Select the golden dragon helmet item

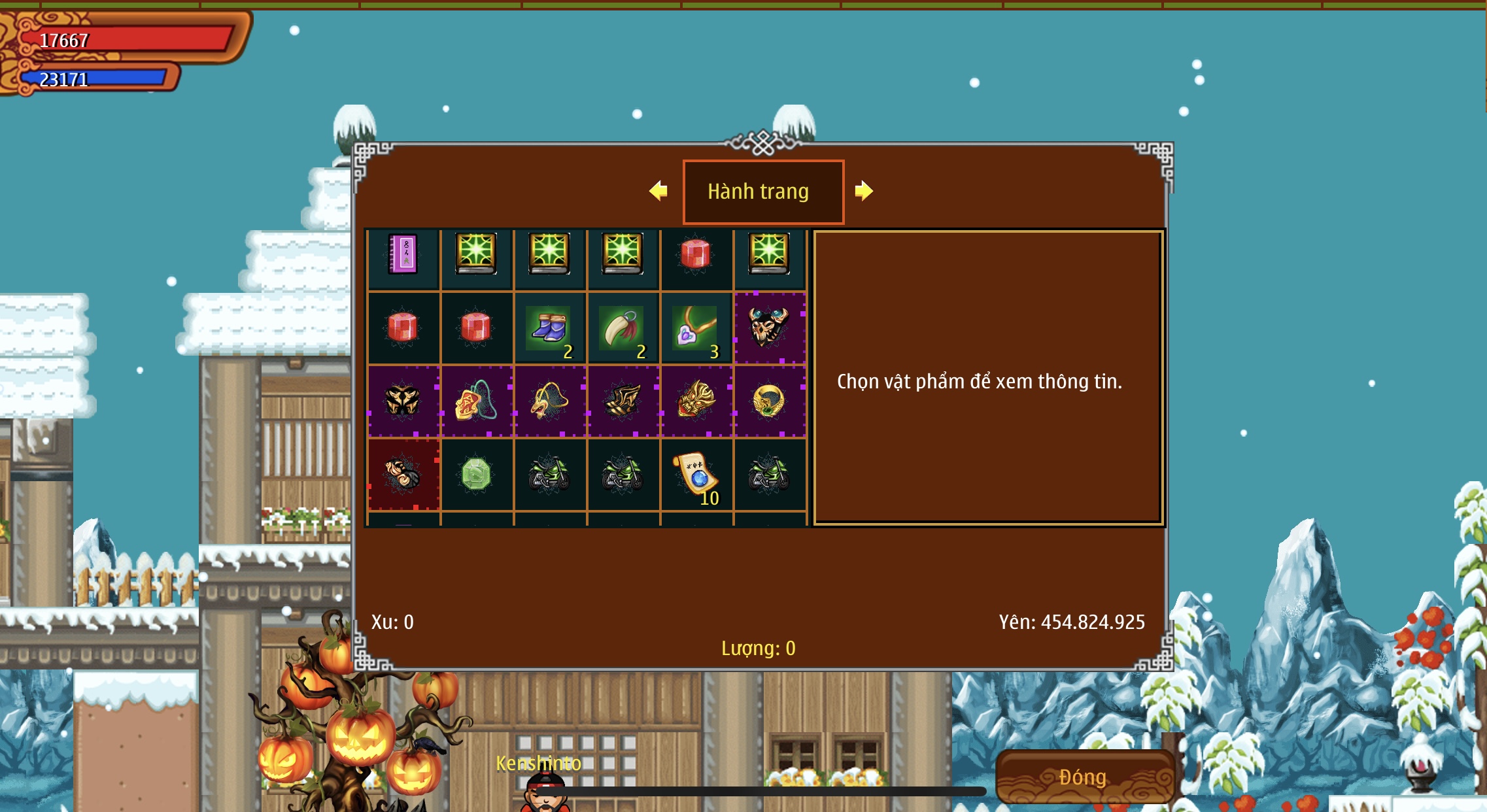click(x=696, y=401)
